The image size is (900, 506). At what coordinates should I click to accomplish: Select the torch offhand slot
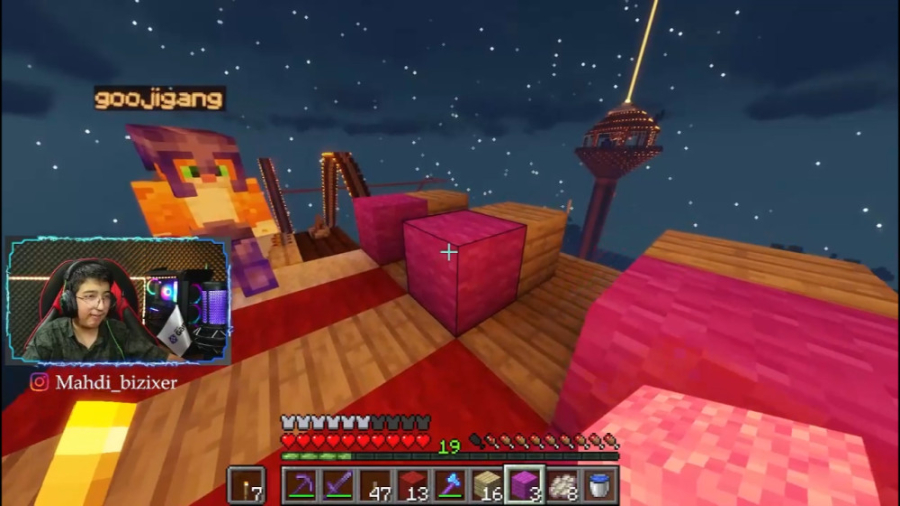click(x=247, y=485)
